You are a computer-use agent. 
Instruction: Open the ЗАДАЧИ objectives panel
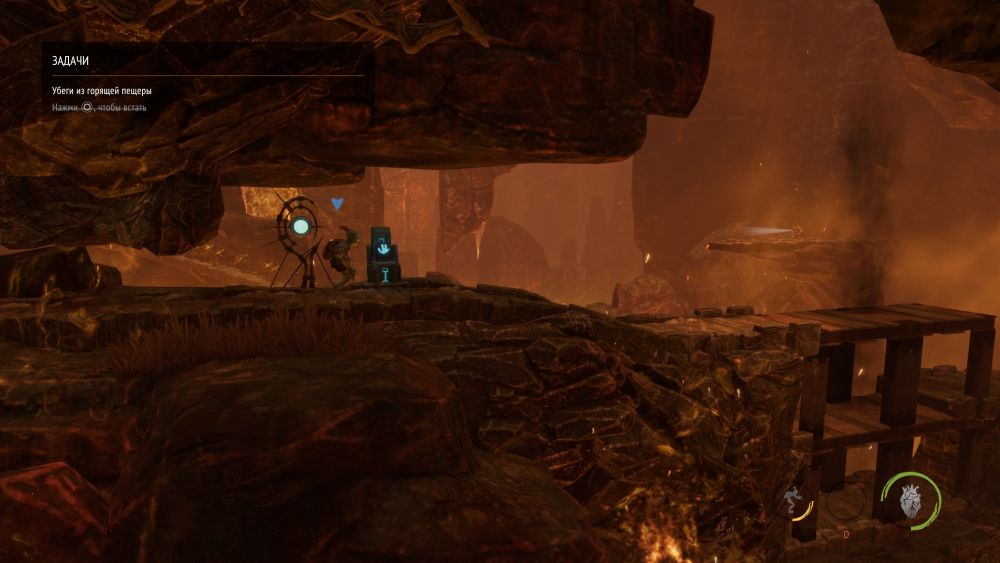[x=71, y=61]
